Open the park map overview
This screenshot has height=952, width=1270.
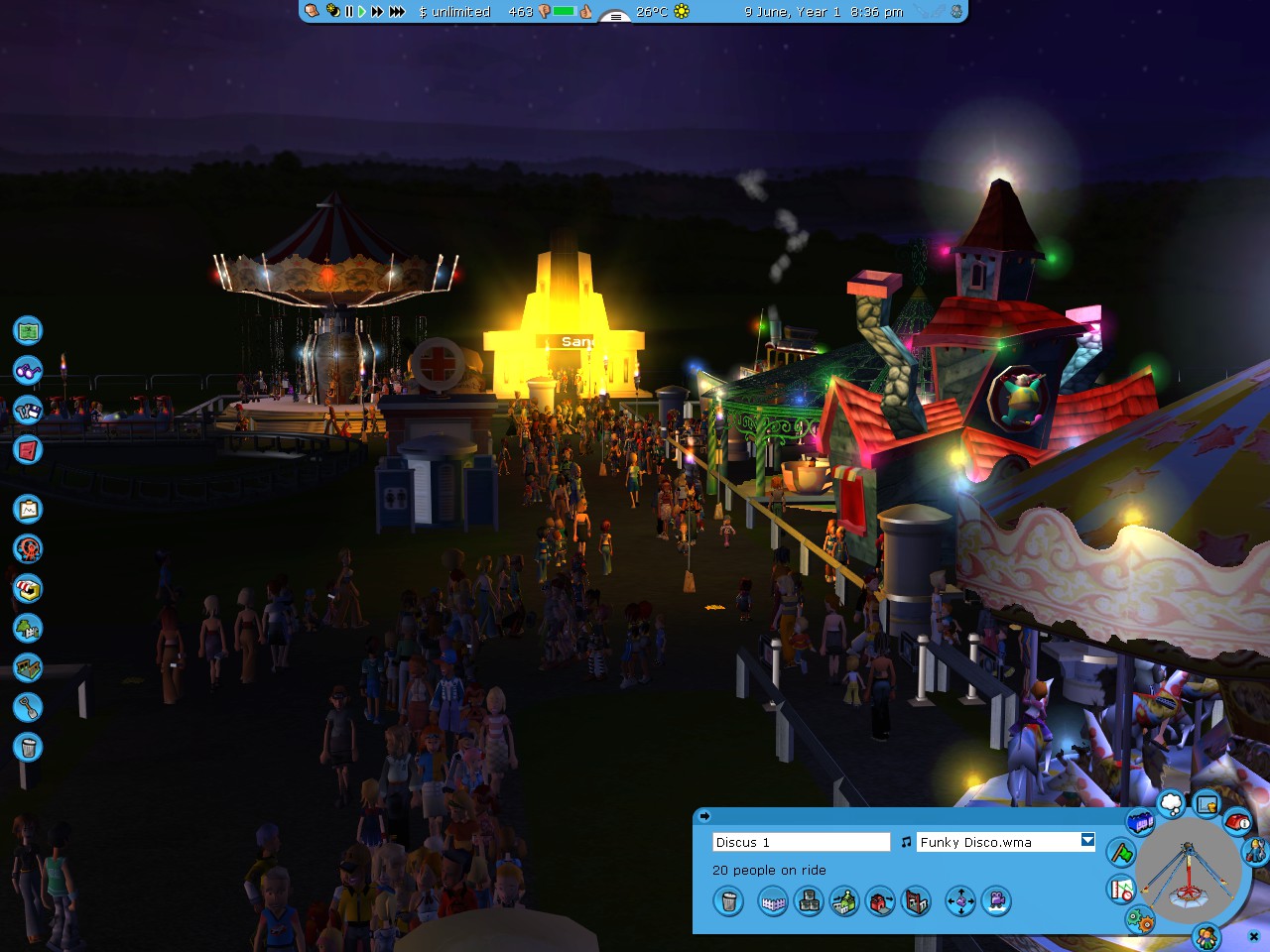pyautogui.click(x=27, y=330)
